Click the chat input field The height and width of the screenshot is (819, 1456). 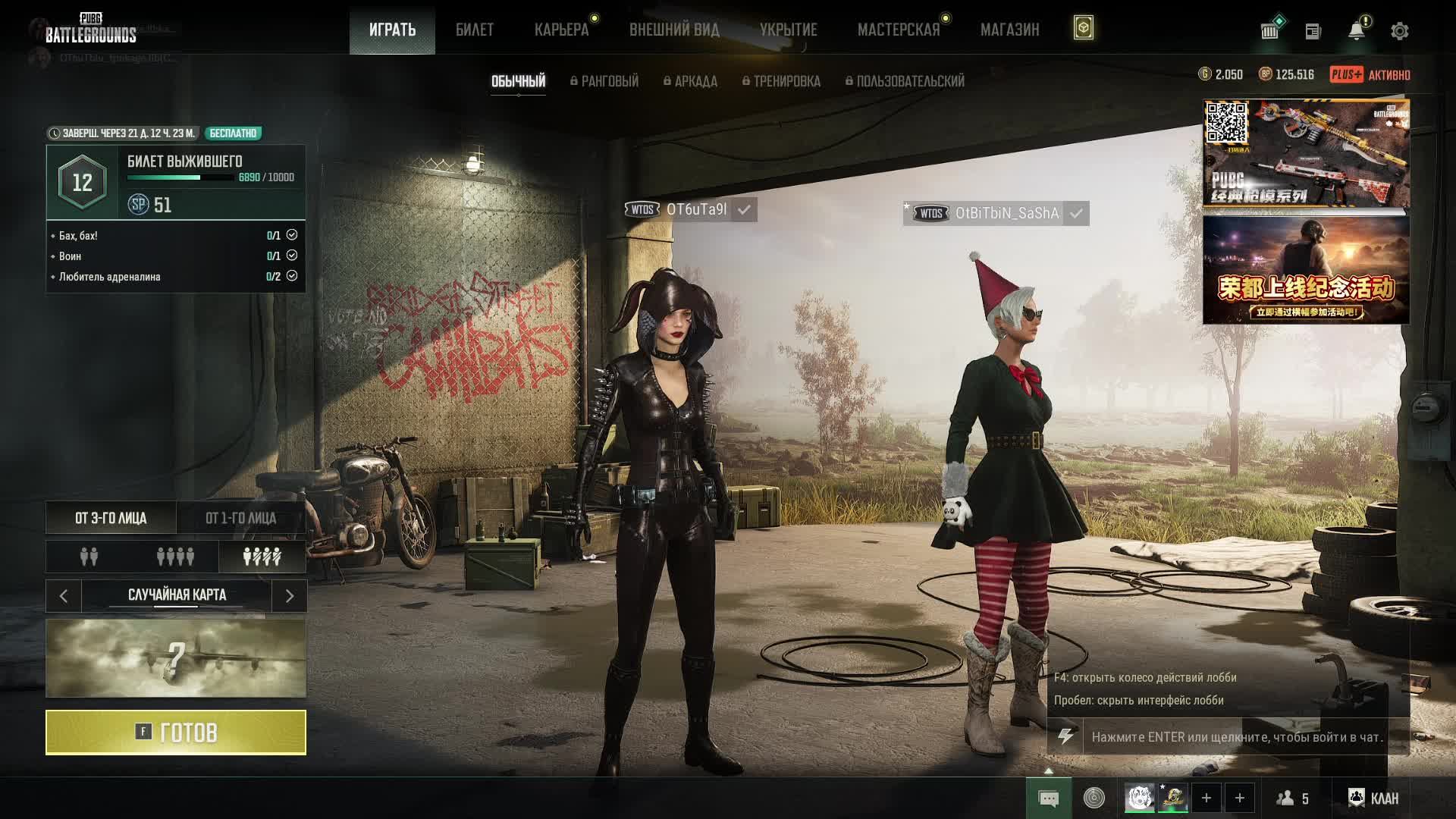click(x=1237, y=737)
